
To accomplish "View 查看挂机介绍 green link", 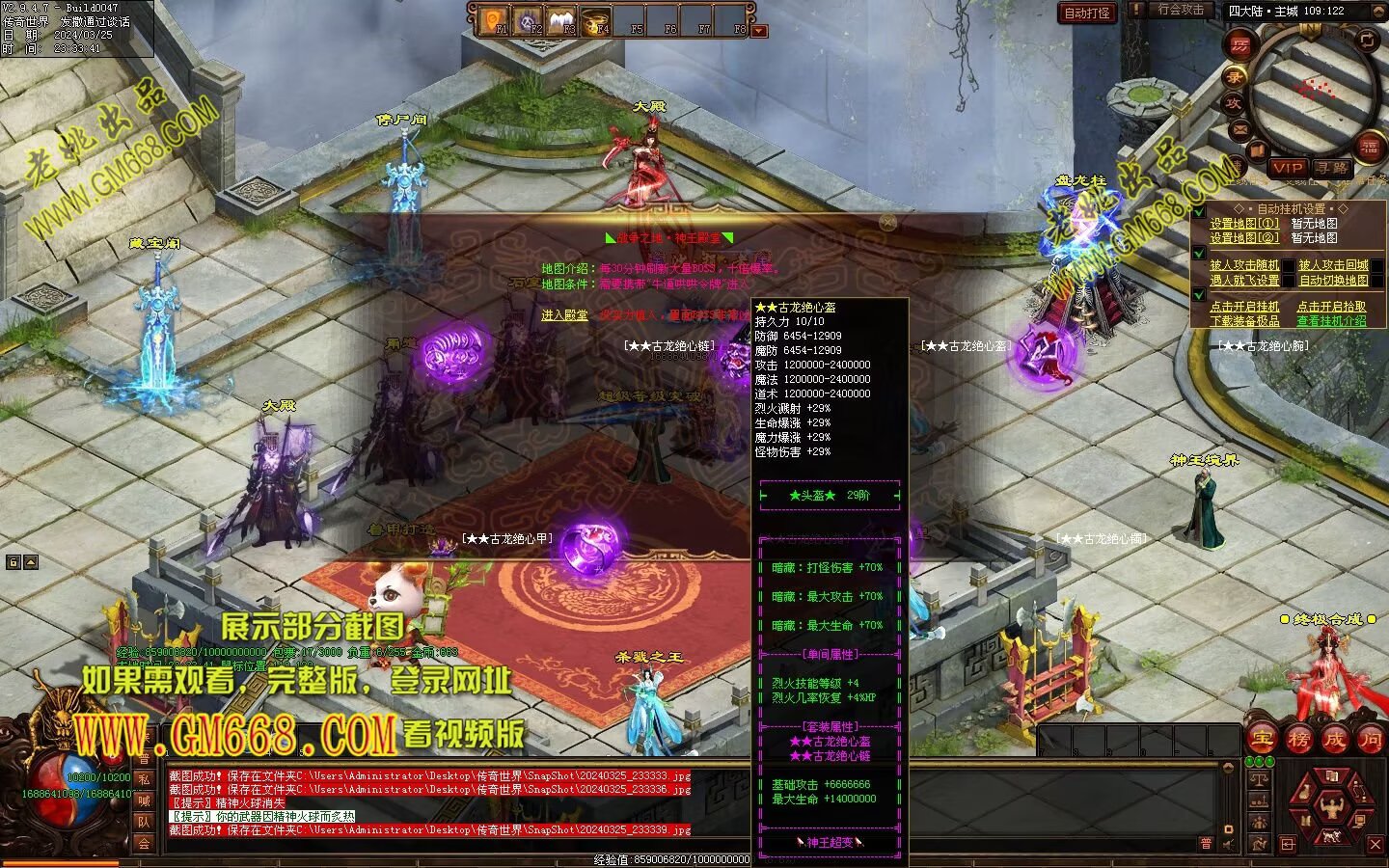I will tap(1331, 321).
